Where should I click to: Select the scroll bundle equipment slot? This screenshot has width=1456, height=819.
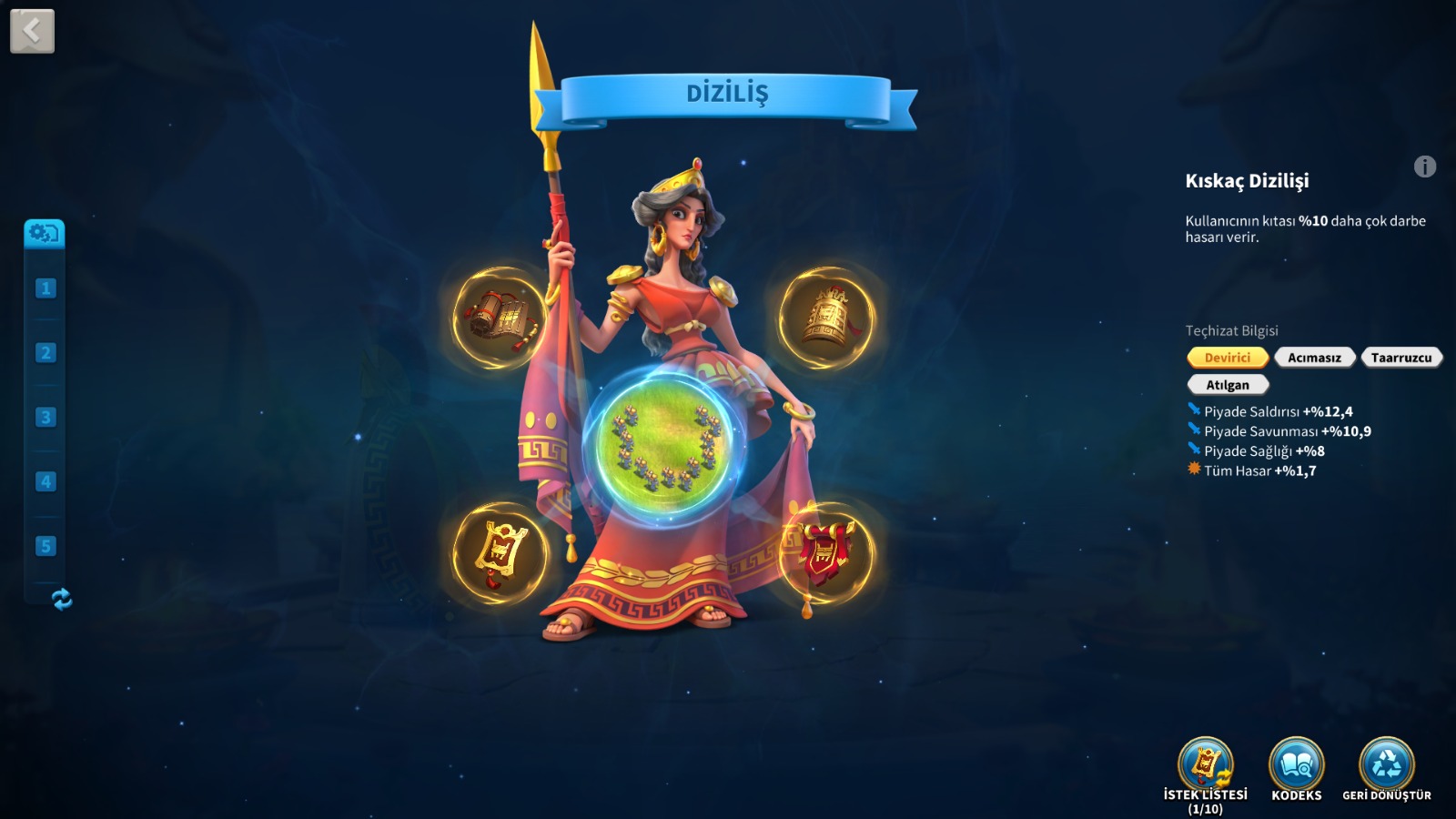[x=498, y=318]
